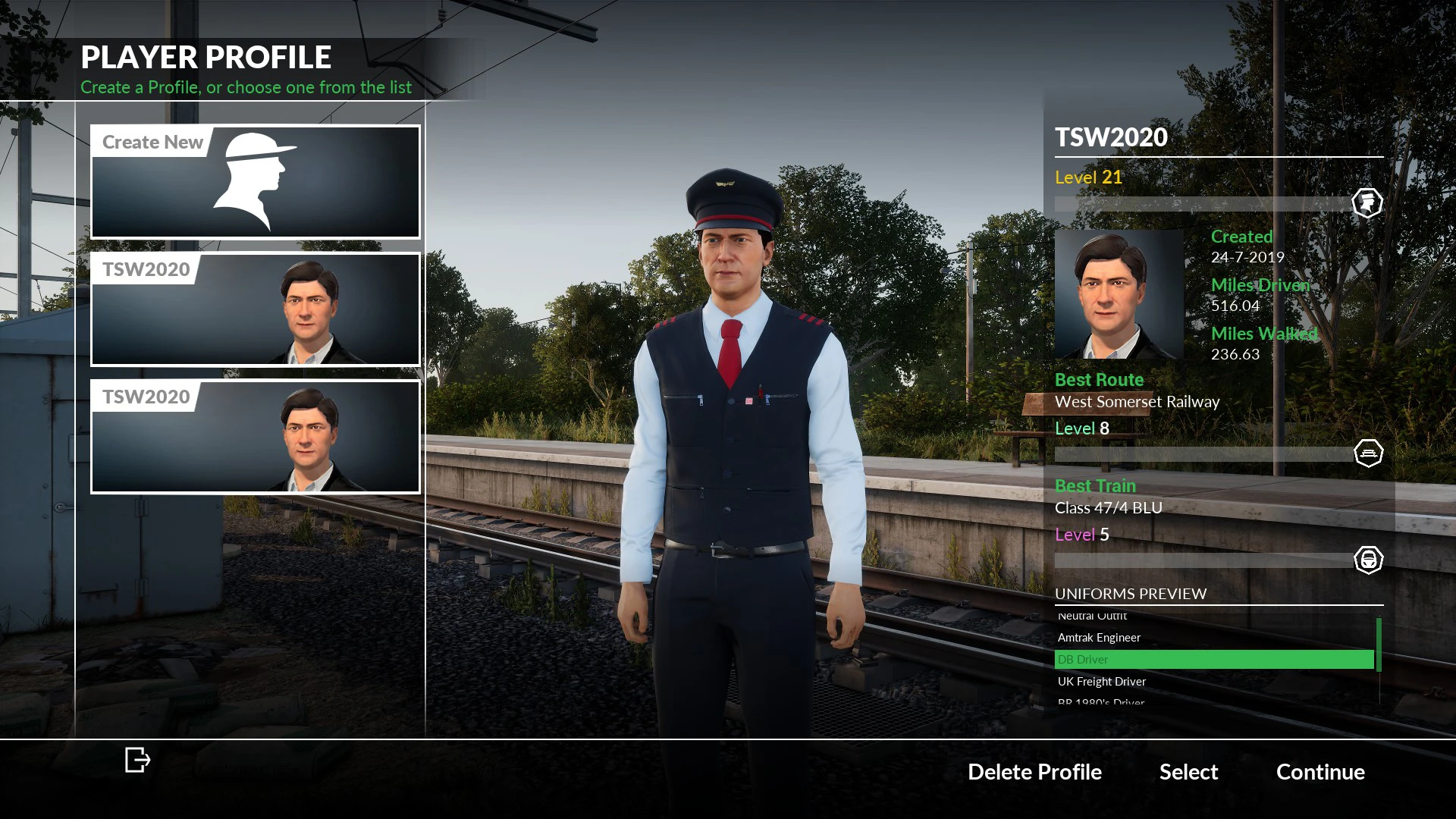
Task: Click the red pin badge on the vest pocket
Action: click(x=751, y=401)
